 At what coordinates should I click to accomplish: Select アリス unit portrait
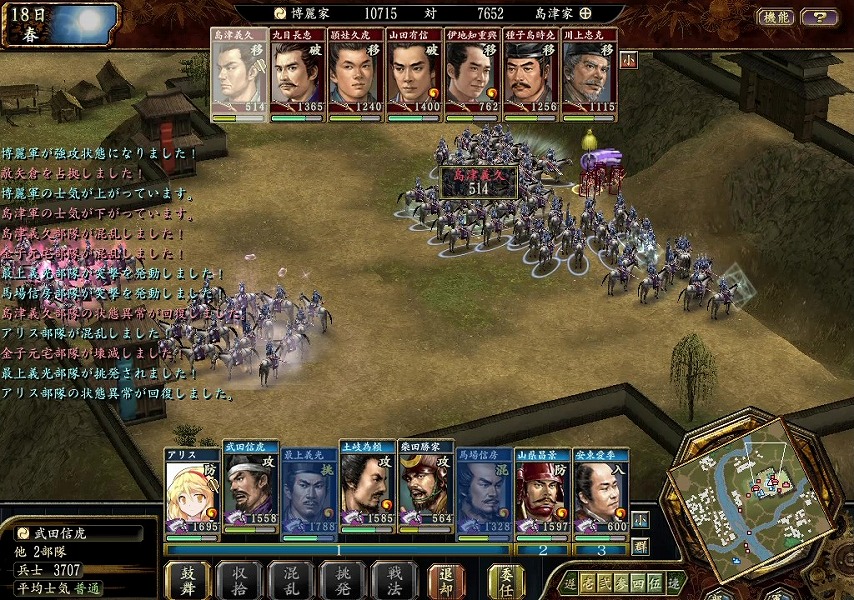[x=191, y=491]
